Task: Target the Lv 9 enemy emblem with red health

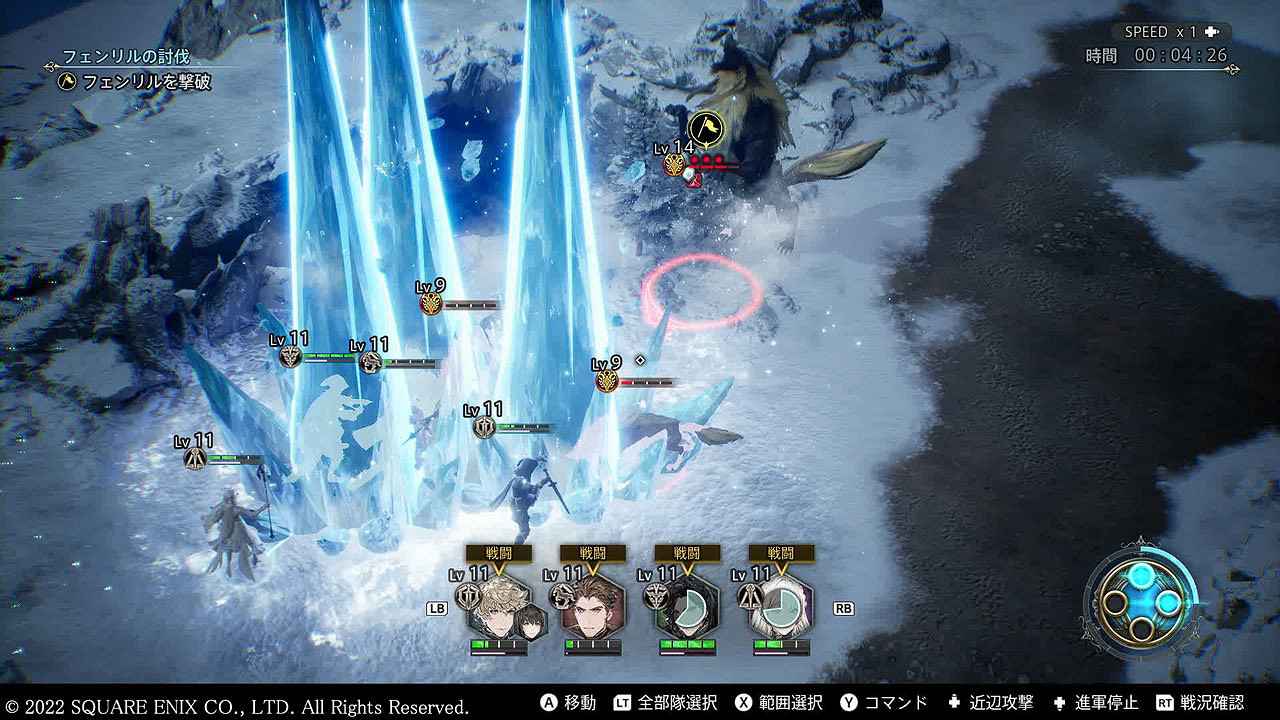Action: pyautogui.click(x=607, y=381)
